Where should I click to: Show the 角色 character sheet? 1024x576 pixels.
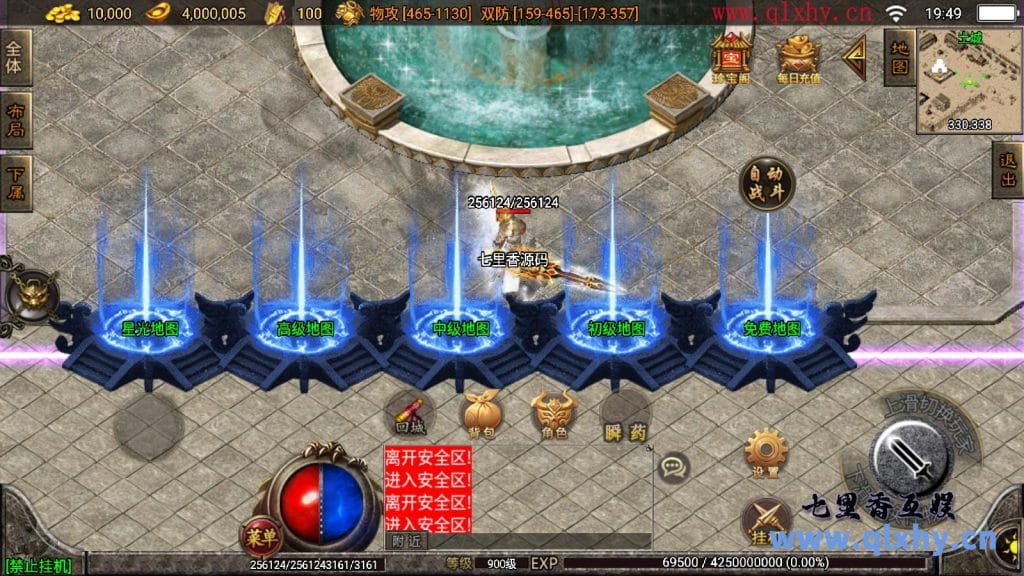click(x=553, y=413)
